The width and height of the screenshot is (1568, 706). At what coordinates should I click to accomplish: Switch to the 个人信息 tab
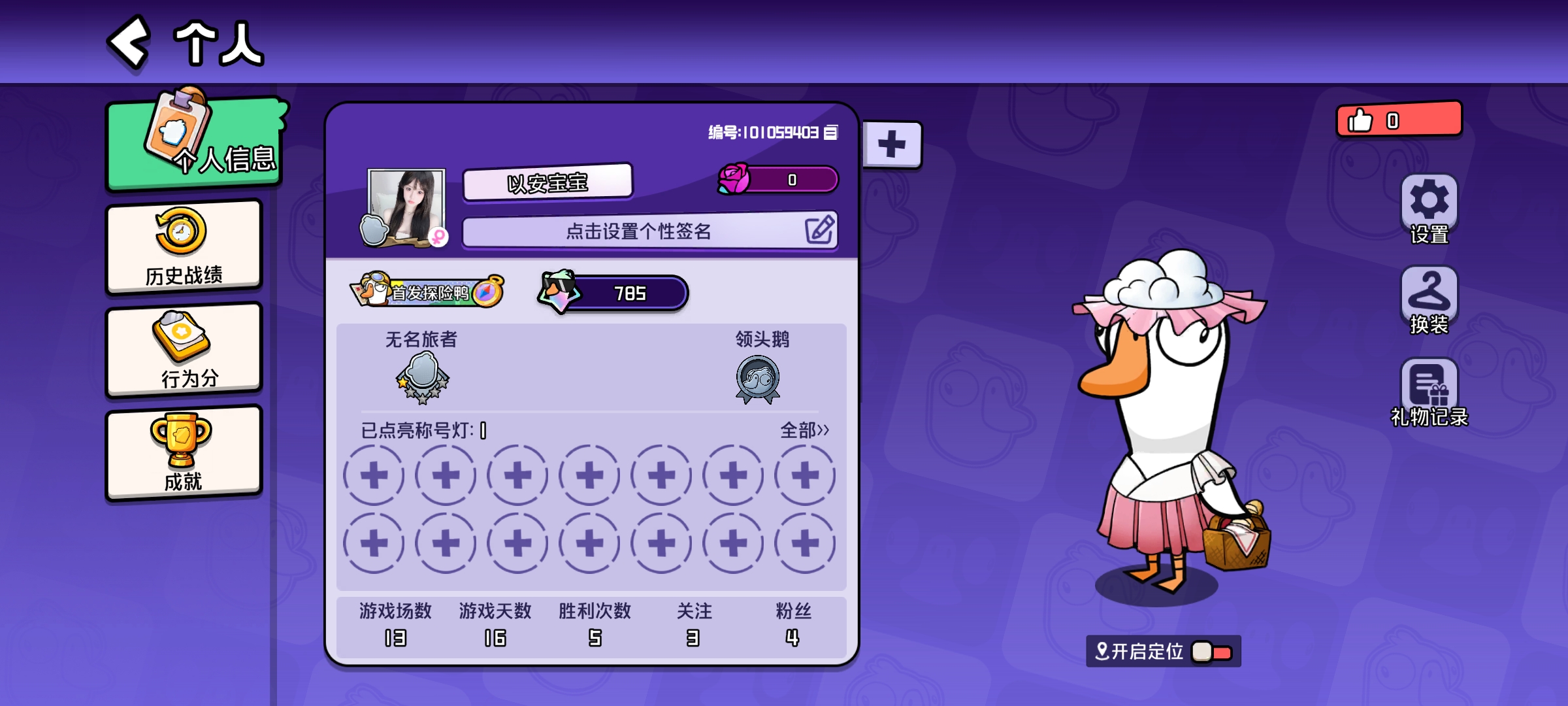pyautogui.click(x=195, y=143)
